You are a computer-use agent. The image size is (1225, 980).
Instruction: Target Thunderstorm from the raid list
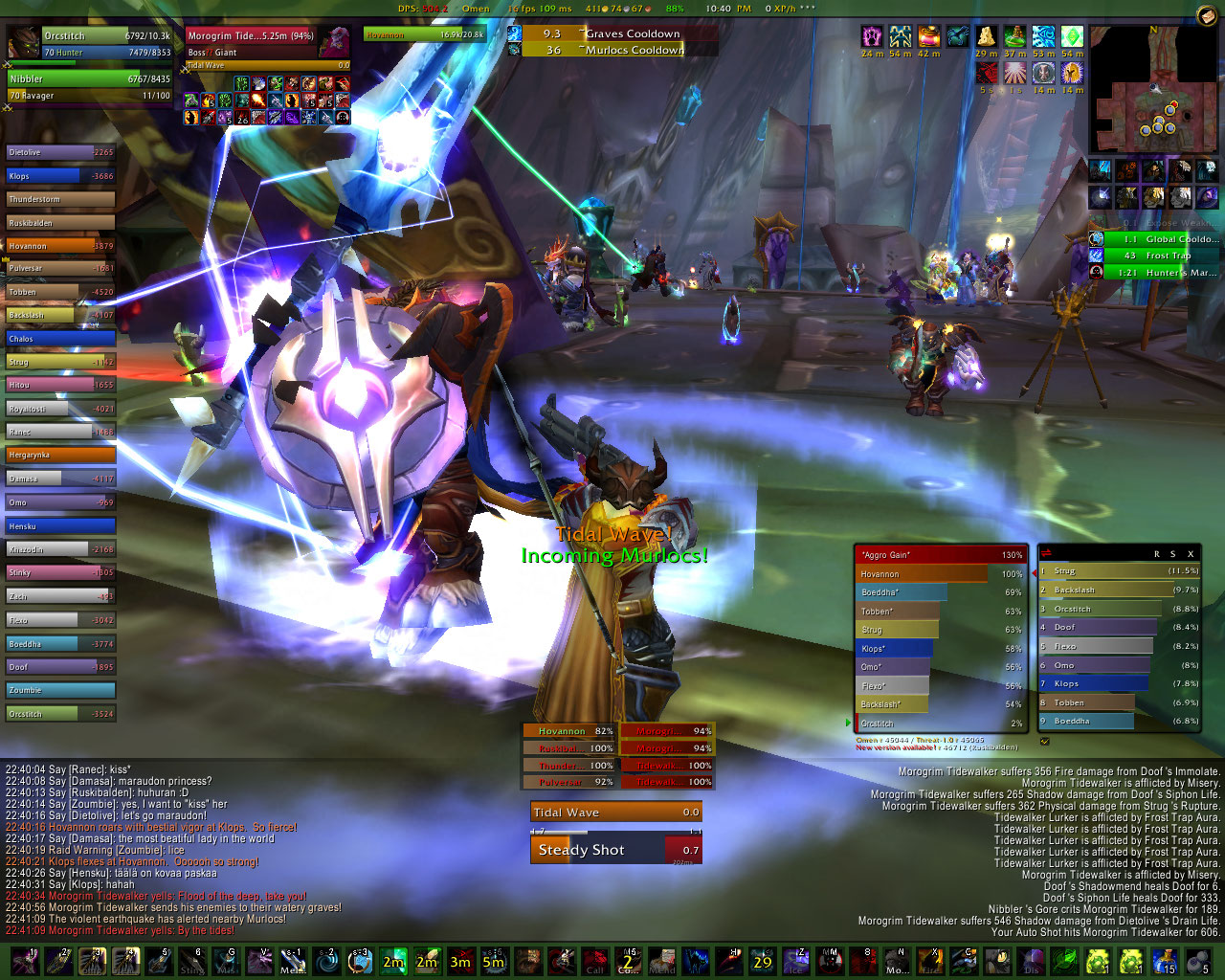tap(60, 199)
